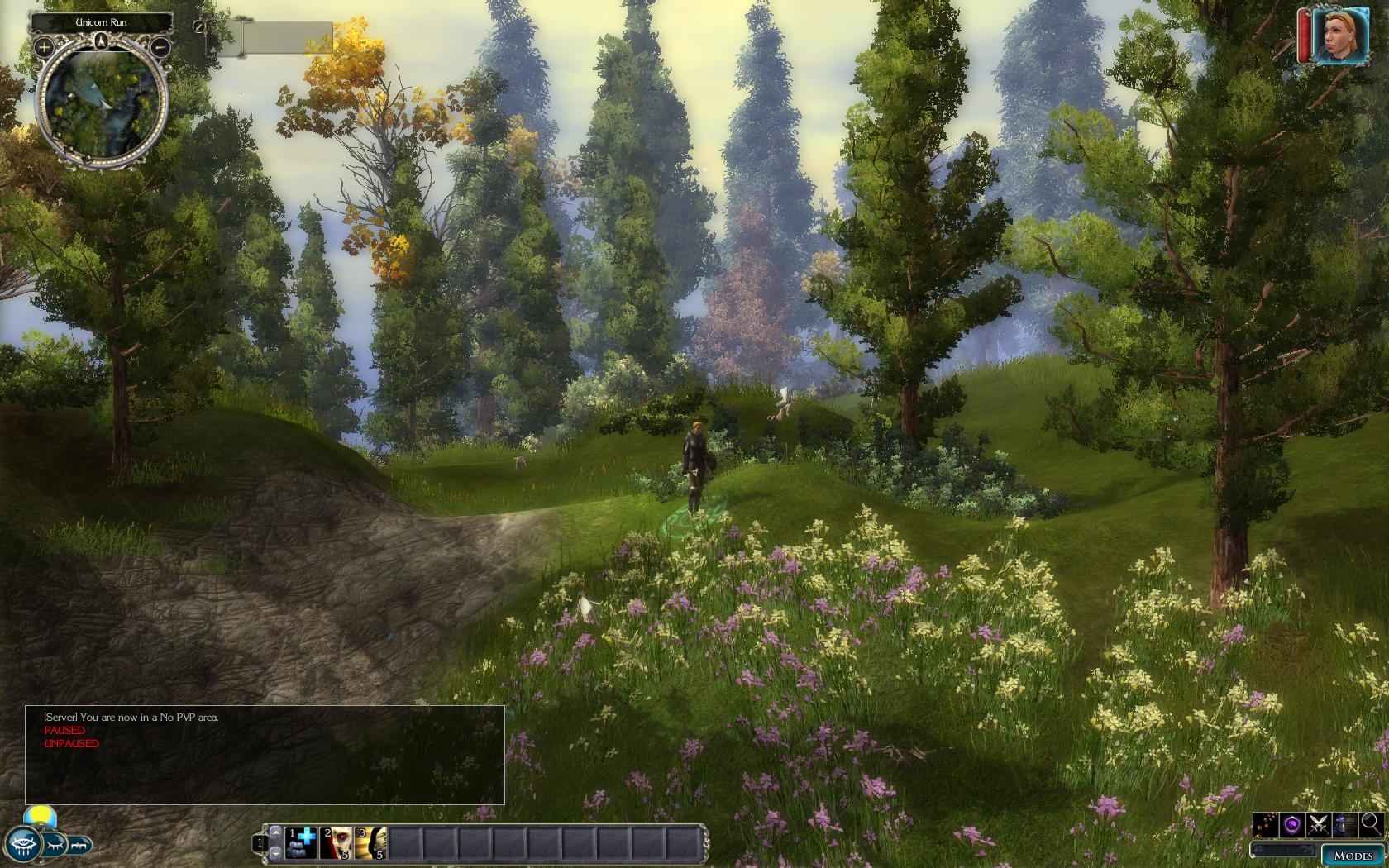
Task: Toggle the crossed swords combat mode
Action: coord(1319,824)
